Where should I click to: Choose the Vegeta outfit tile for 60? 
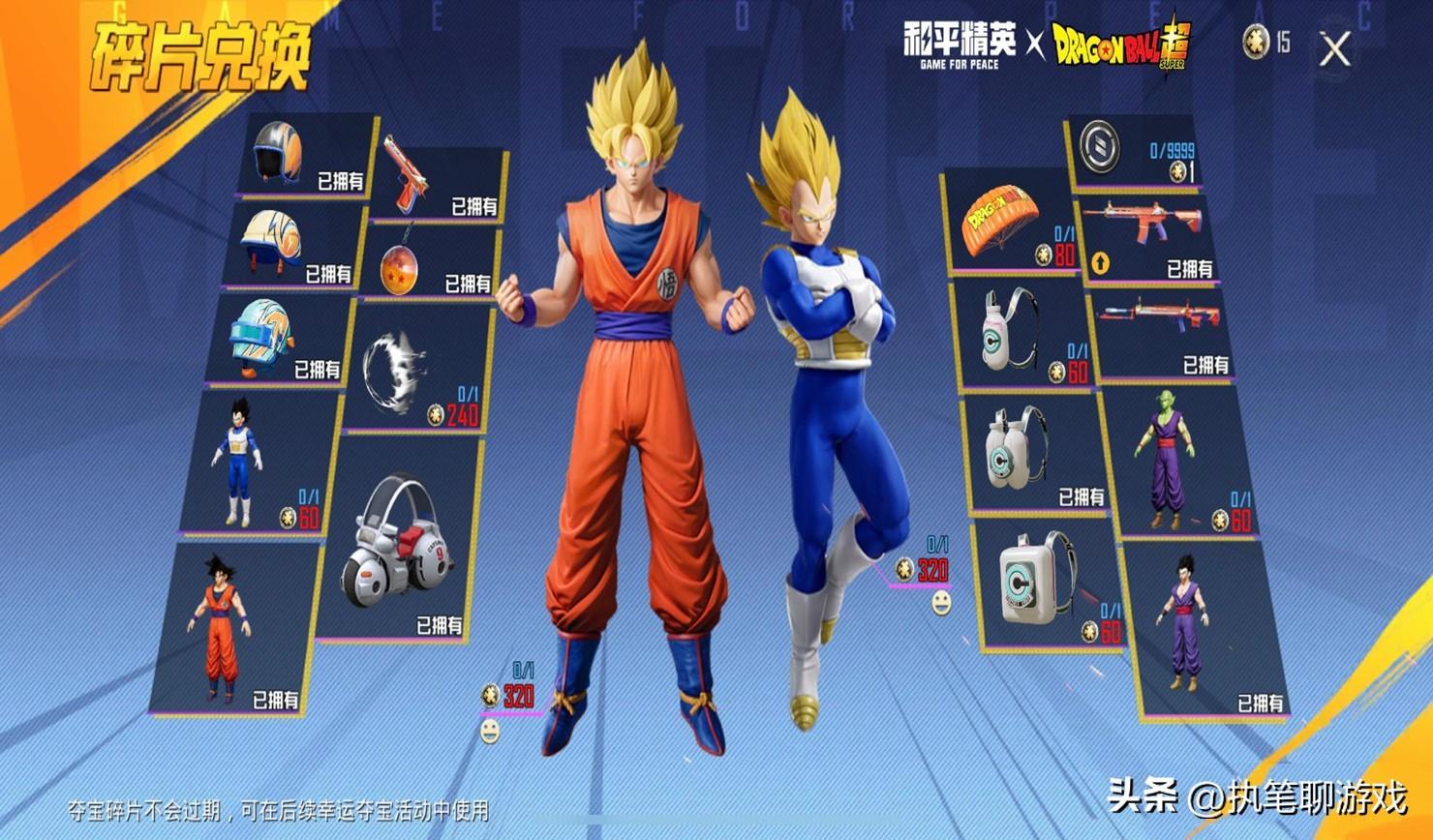(257, 462)
